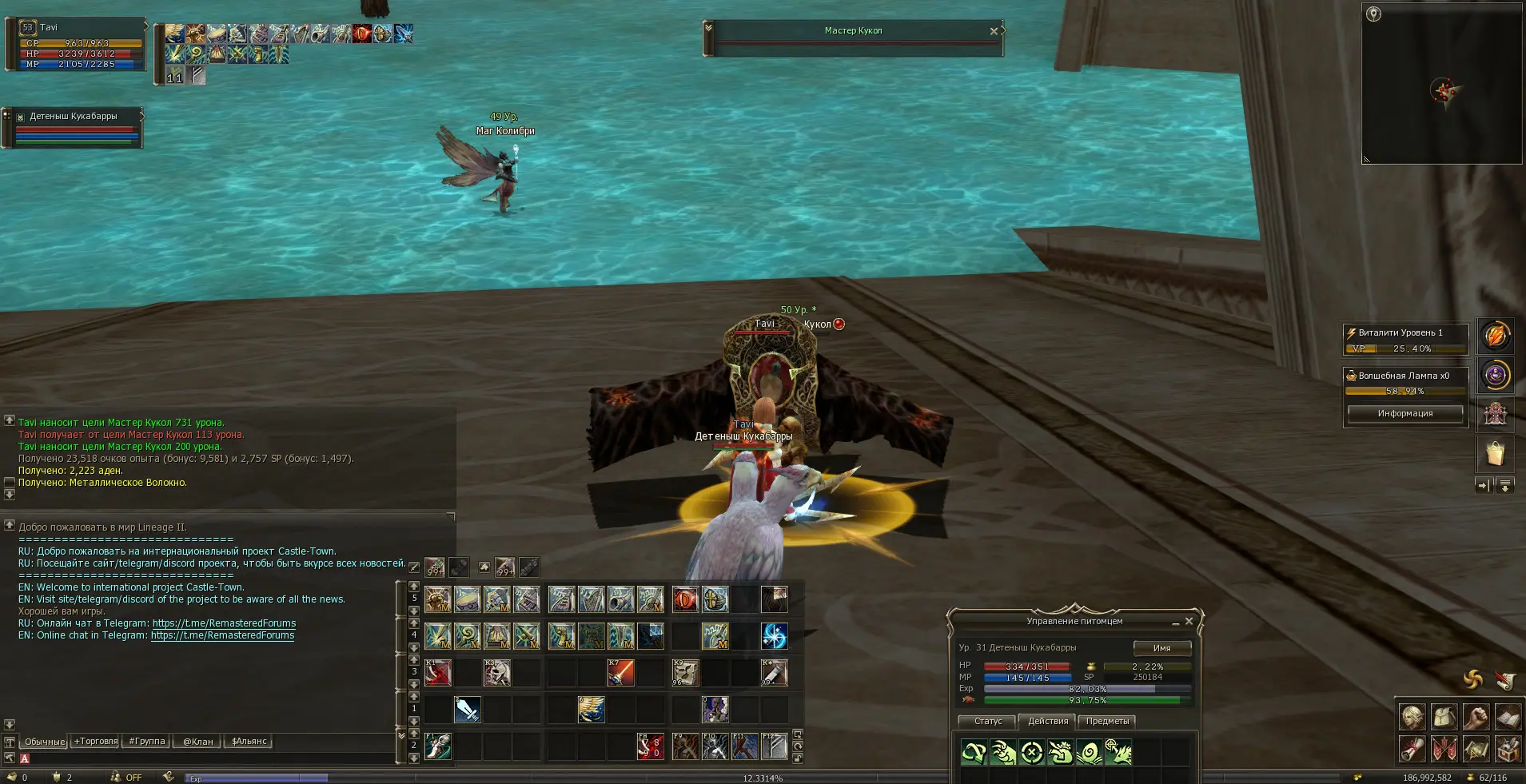Use the golden wing skill in slot 6

[592, 709]
